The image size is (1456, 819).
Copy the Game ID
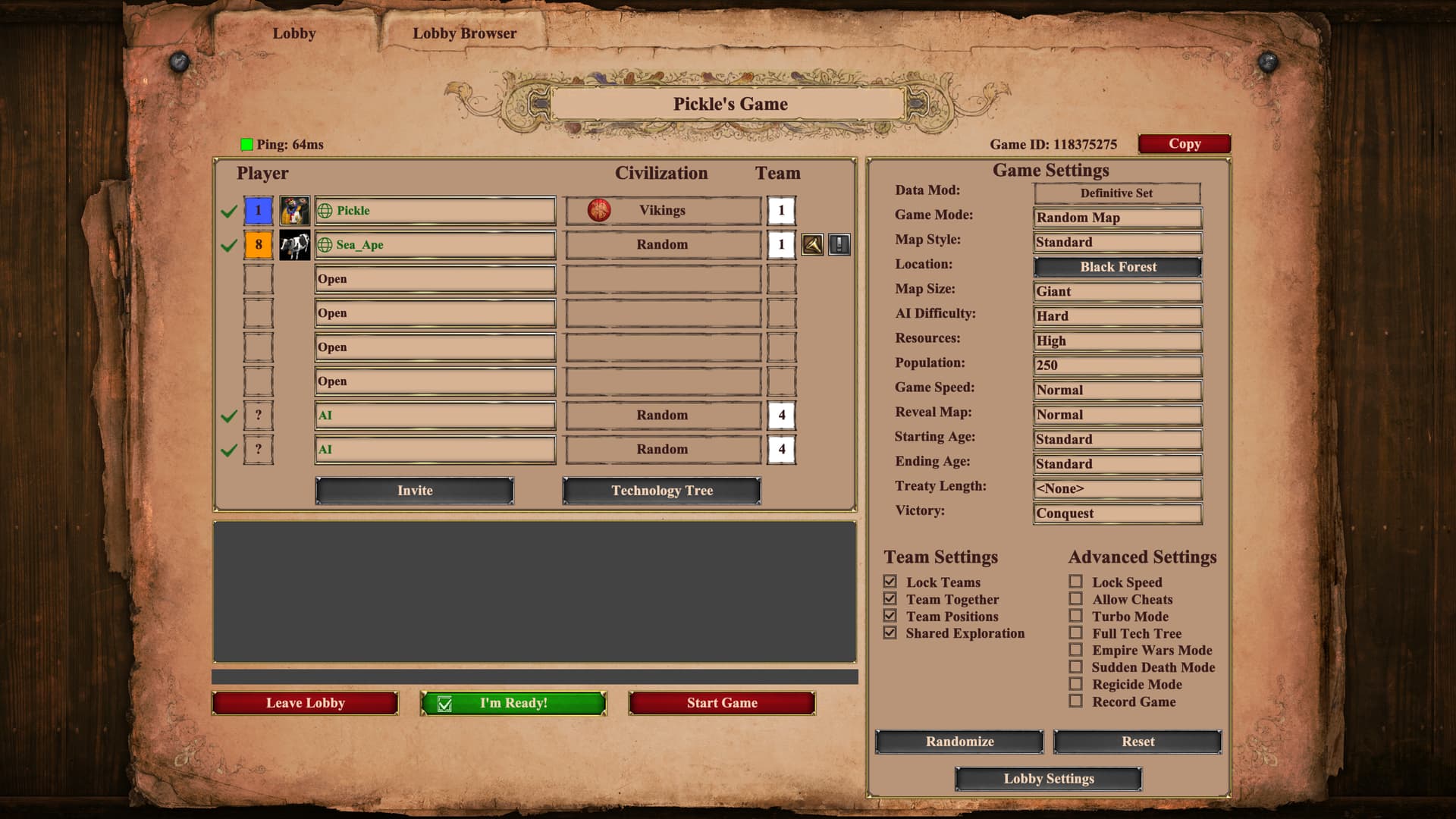(1184, 144)
